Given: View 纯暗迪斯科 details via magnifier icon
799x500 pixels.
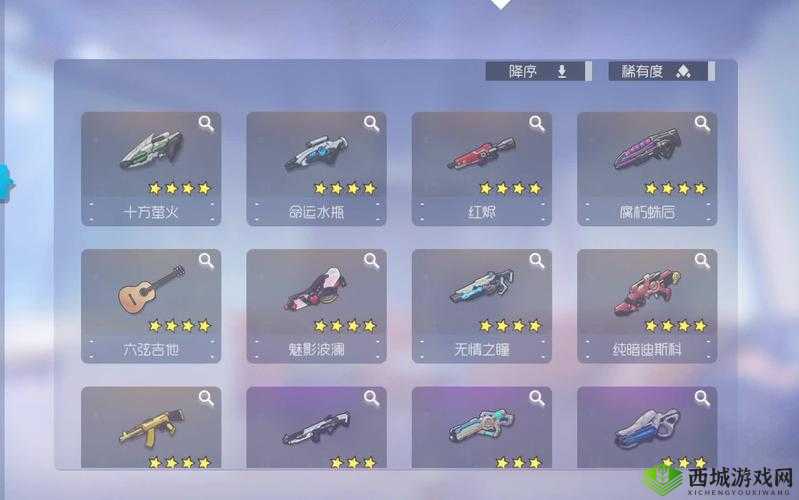Looking at the screenshot, I should pos(702,262).
